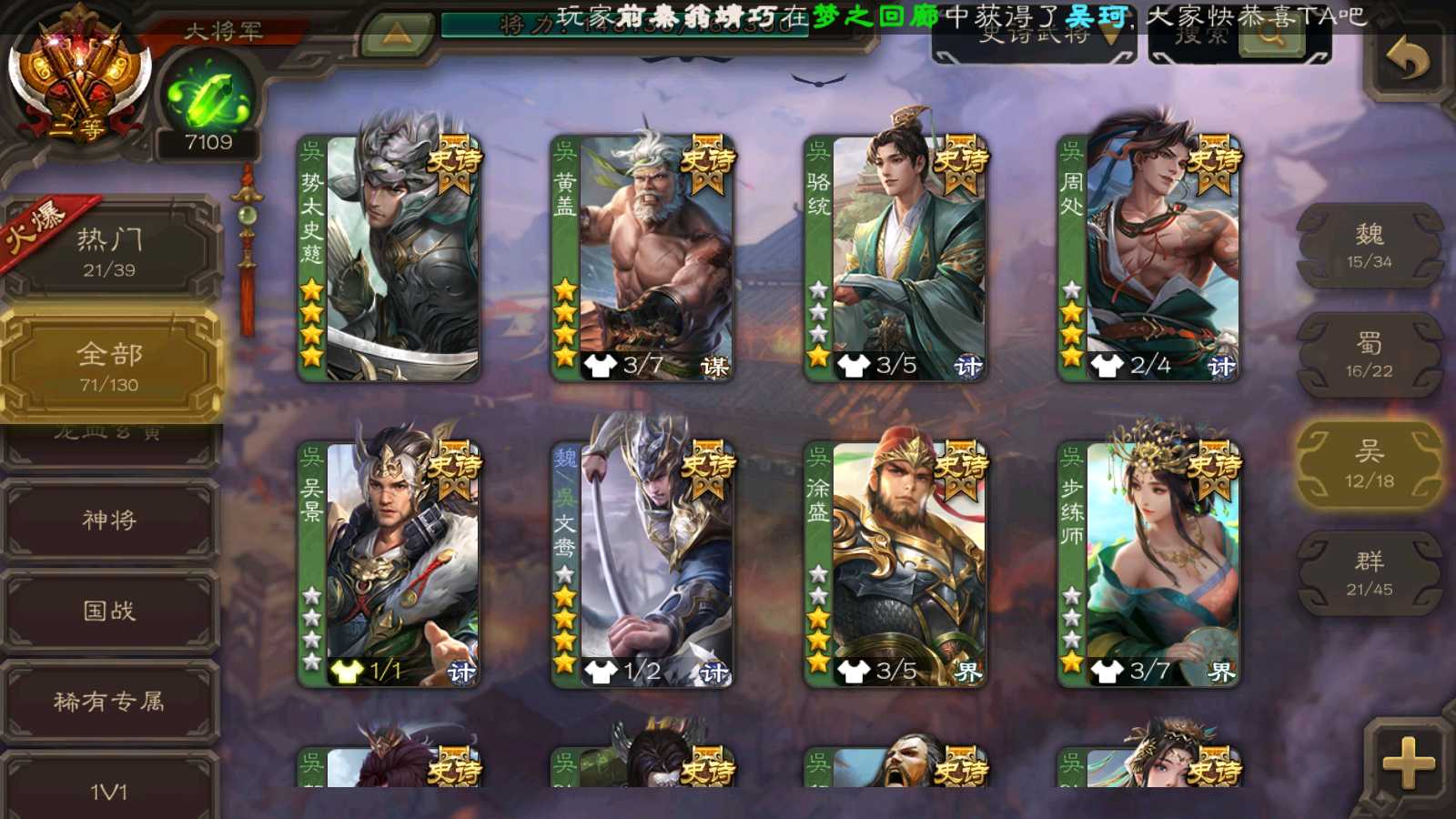Select the 吴景 general card

pos(389,564)
